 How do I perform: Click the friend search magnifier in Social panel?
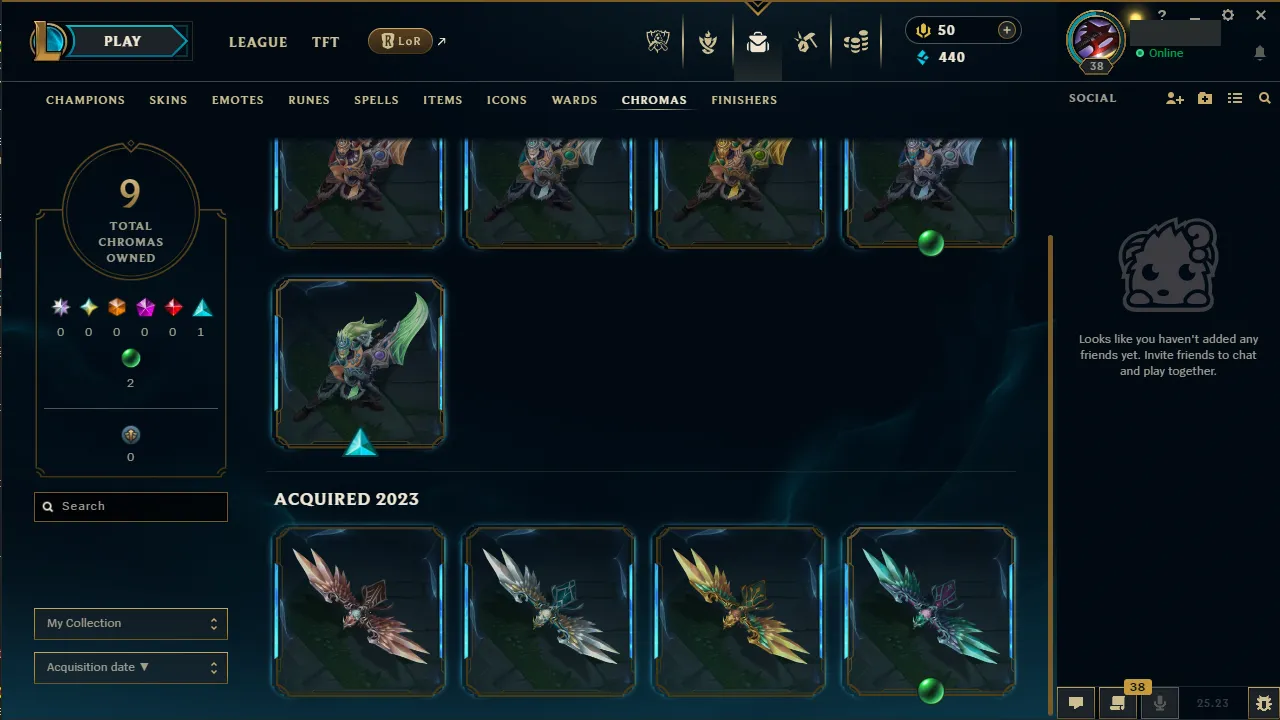tap(1264, 98)
